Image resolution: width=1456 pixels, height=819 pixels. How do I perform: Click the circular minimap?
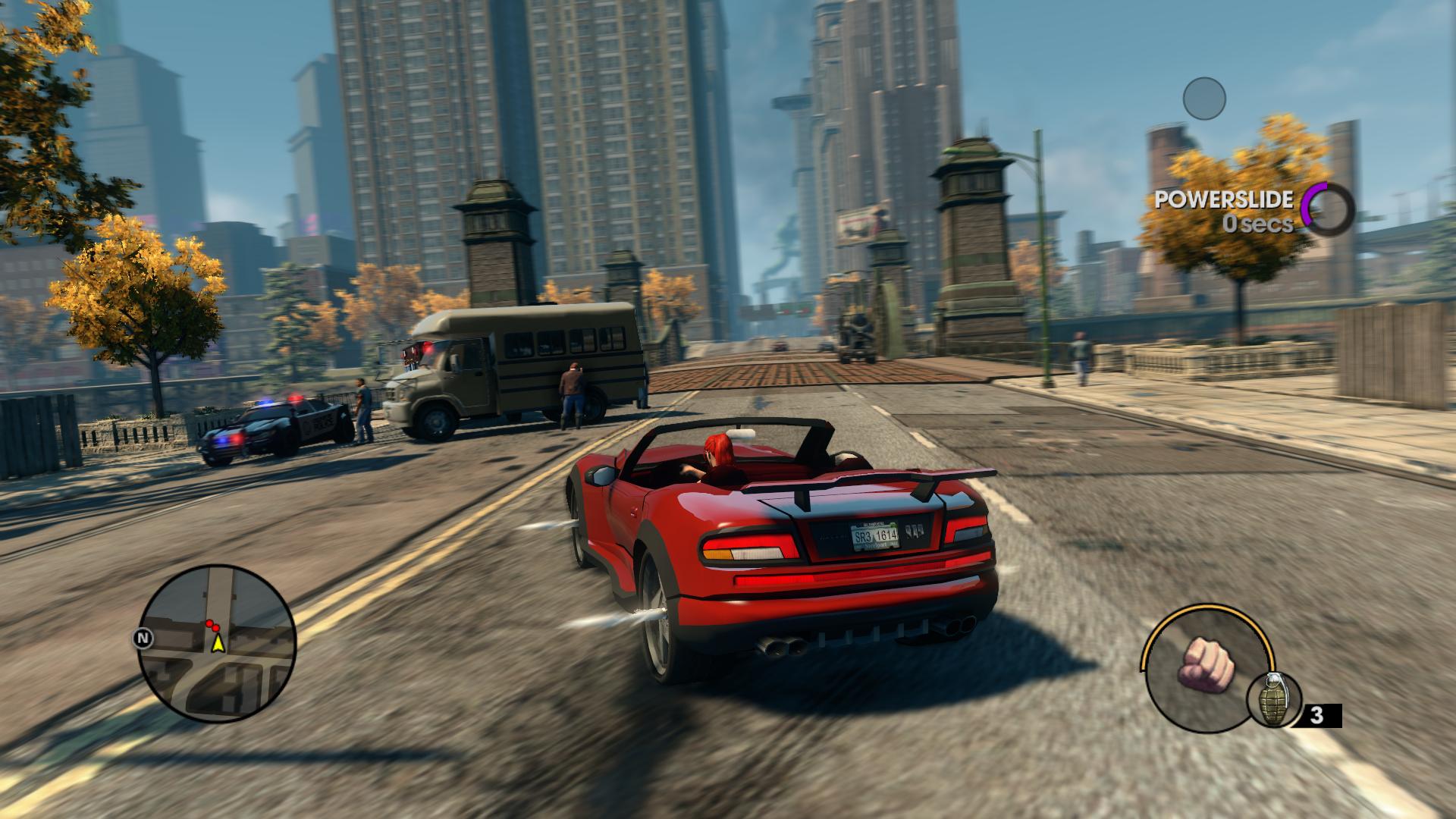point(217,643)
